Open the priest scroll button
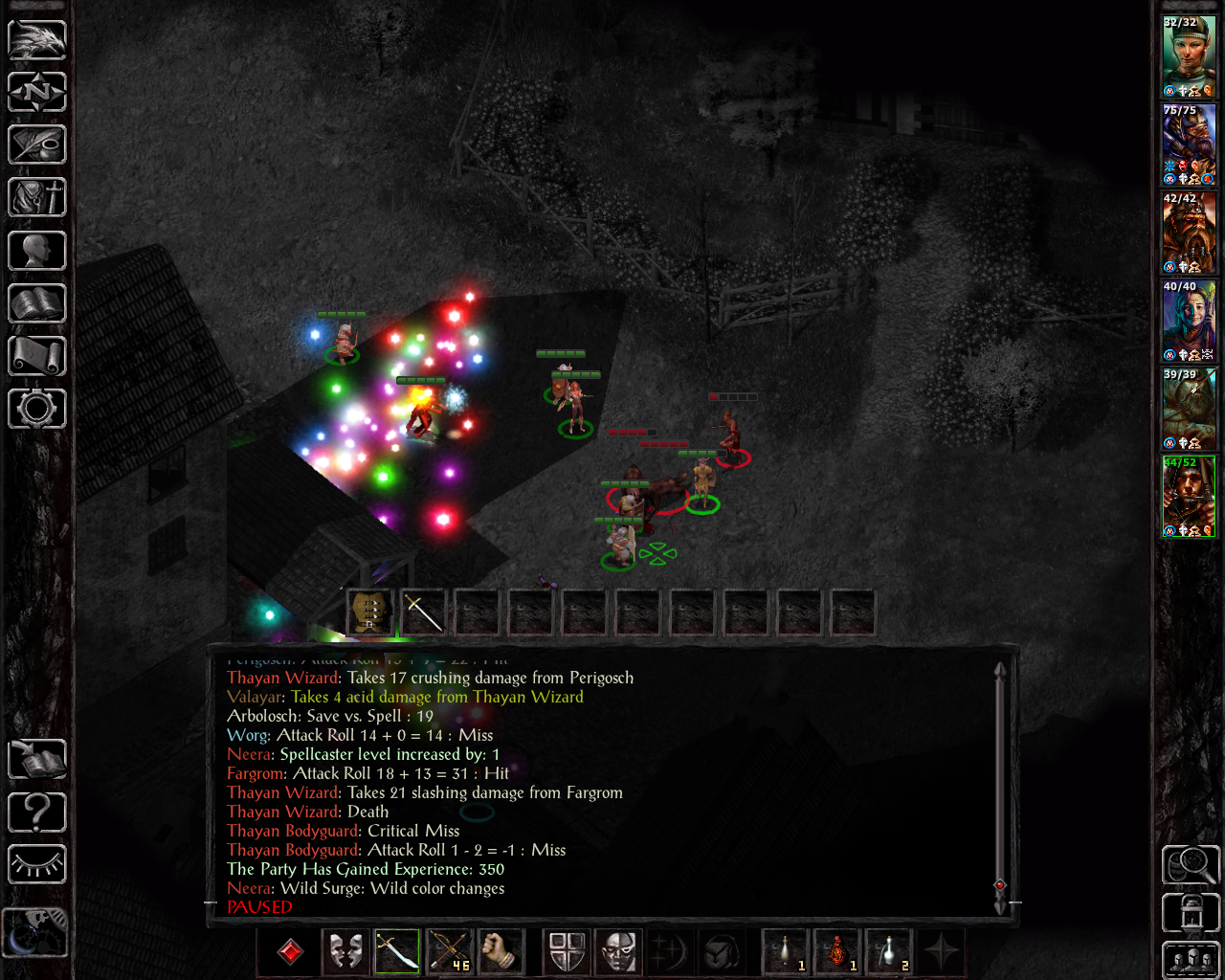This screenshot has height=980, width=1225. click(37, 357)
